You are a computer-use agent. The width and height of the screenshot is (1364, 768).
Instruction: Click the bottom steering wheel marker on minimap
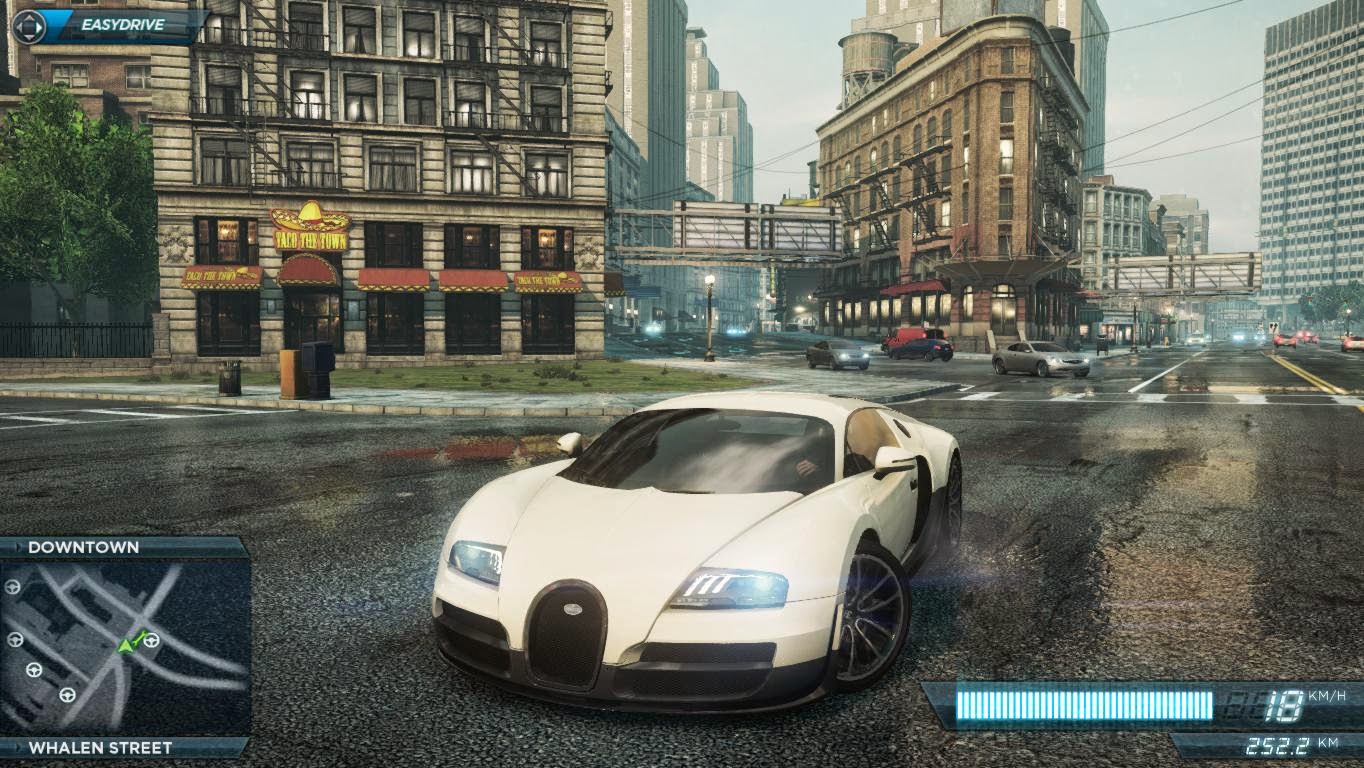(x=68, y=694)
